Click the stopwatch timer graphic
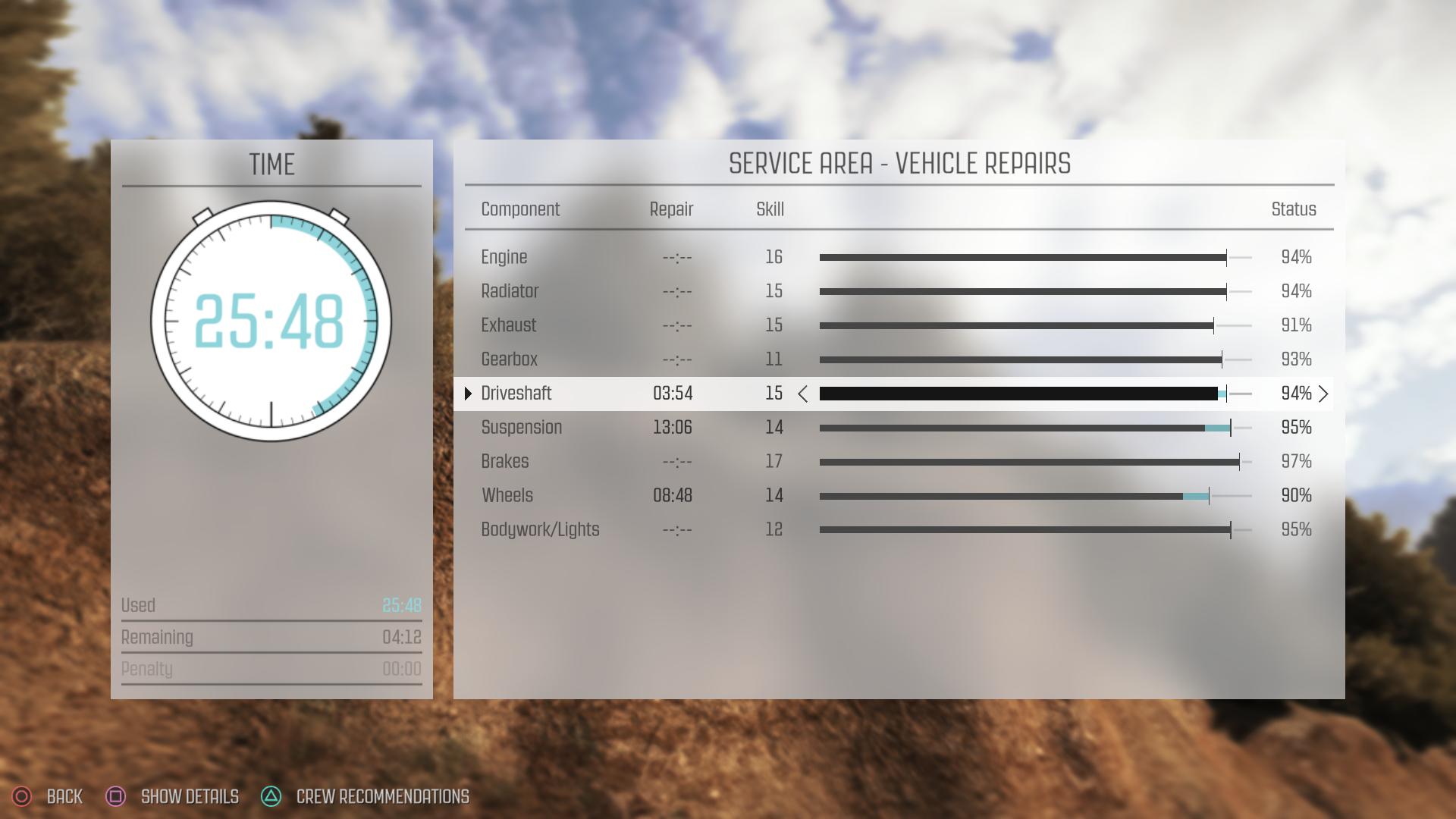 (271, 322)
